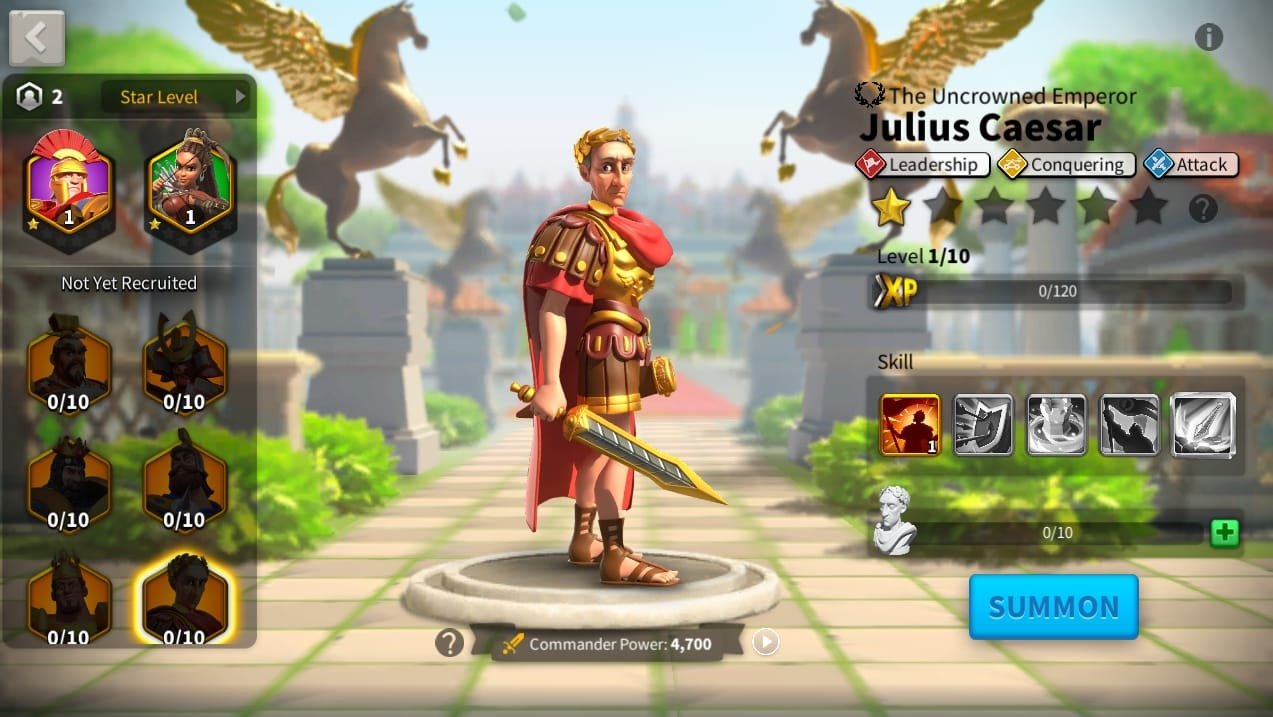
Task: Open the Star Level sort dropdown
Action: (176, 97)
